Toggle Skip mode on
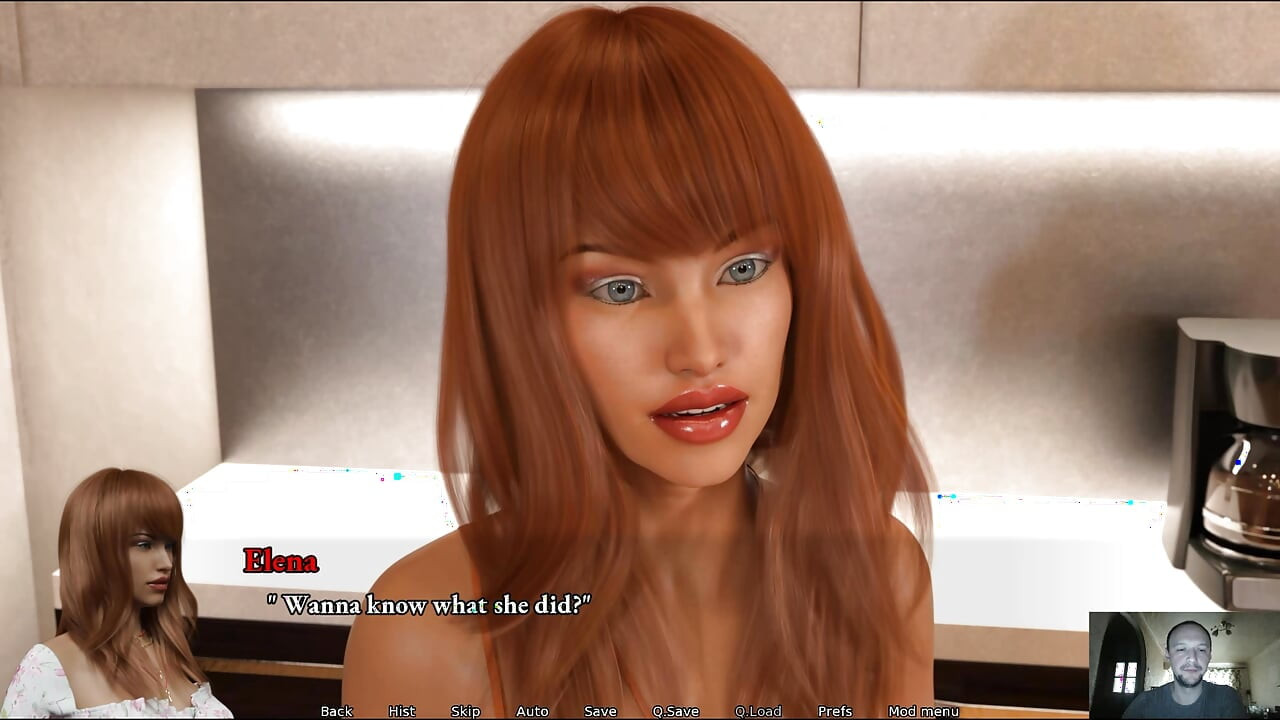The image size is (1280, 720). pos(465,710)
